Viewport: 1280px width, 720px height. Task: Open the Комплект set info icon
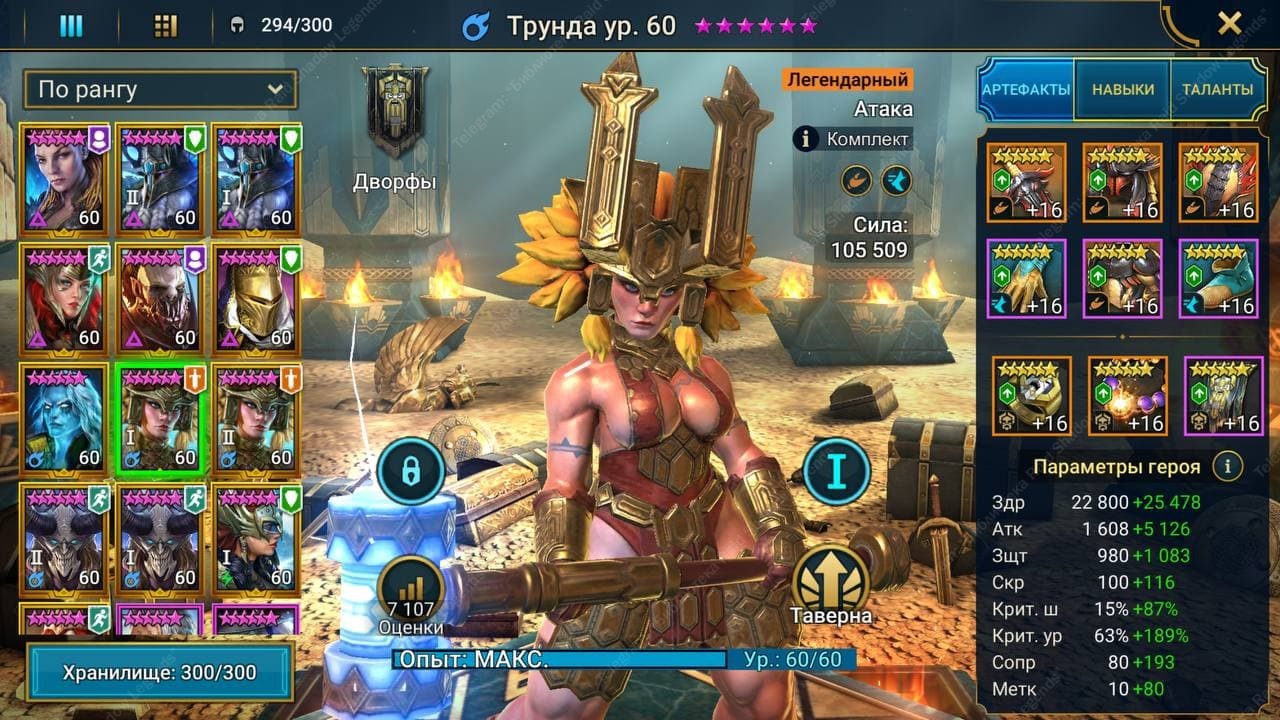click(x=807, y=139)
